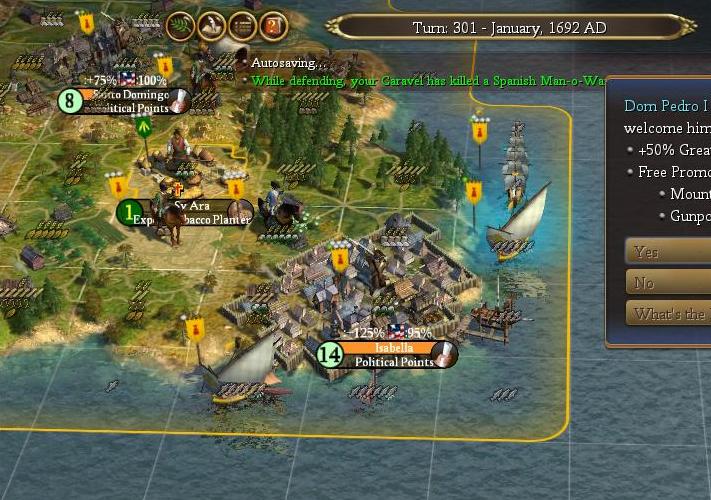Viewport: 711px width, 500px height.
Task: Select the "What's the..." dialog option
Action: coord(668,314)
